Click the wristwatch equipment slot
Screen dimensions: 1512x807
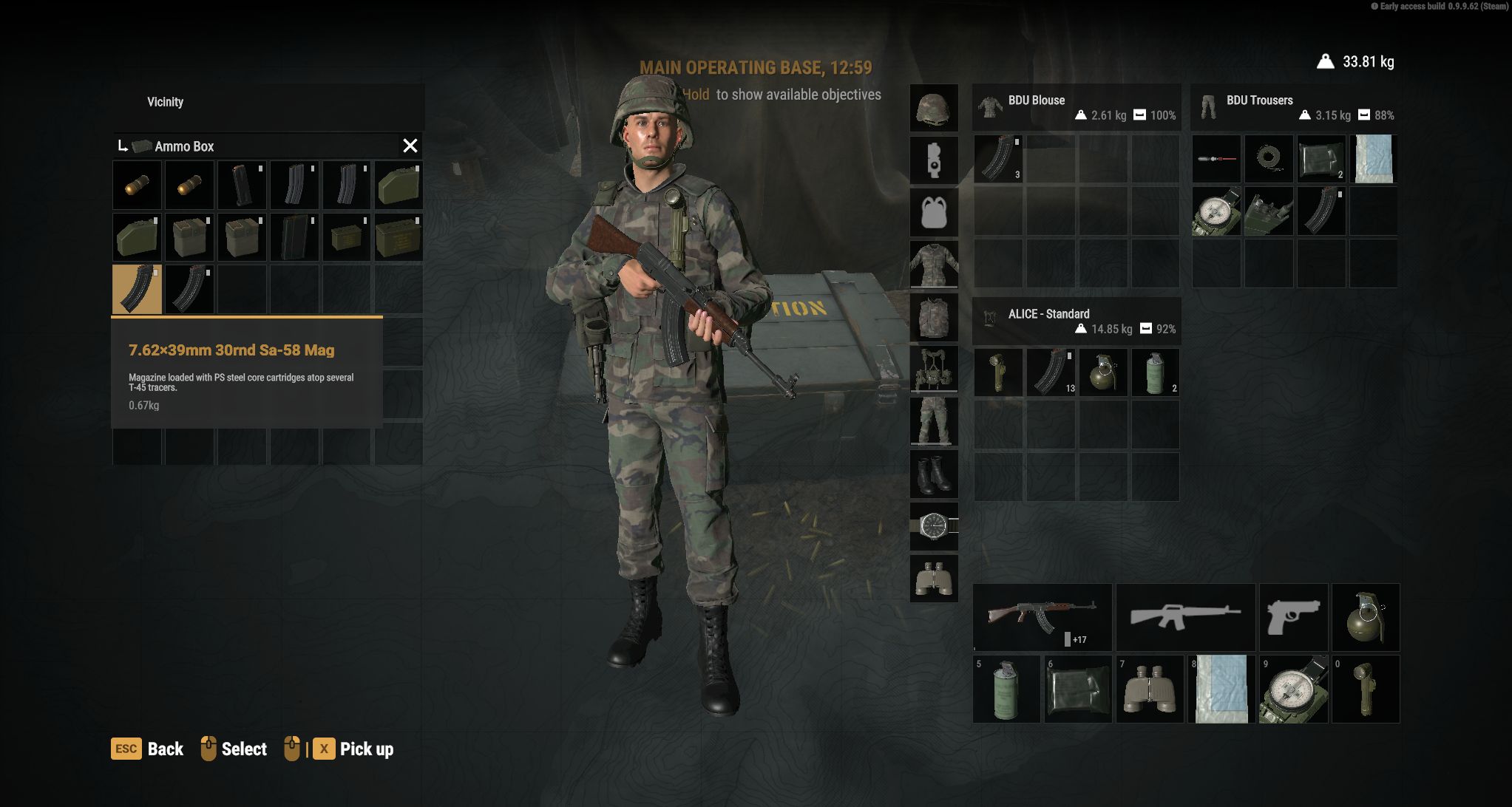point(935,527)
